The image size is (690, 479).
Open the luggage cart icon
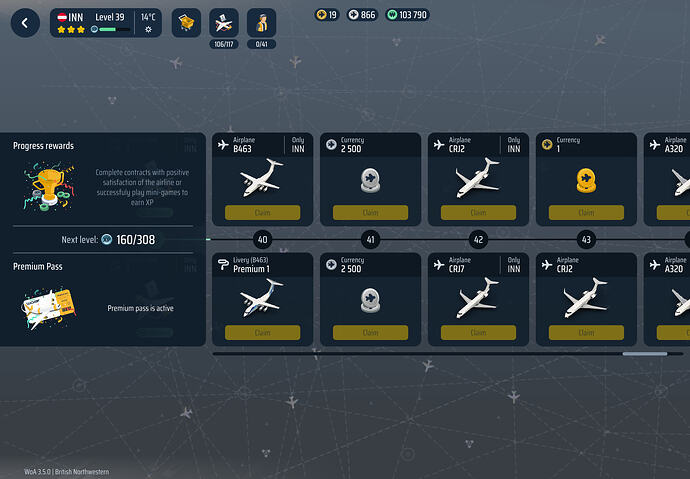click(x=186, y=22)
